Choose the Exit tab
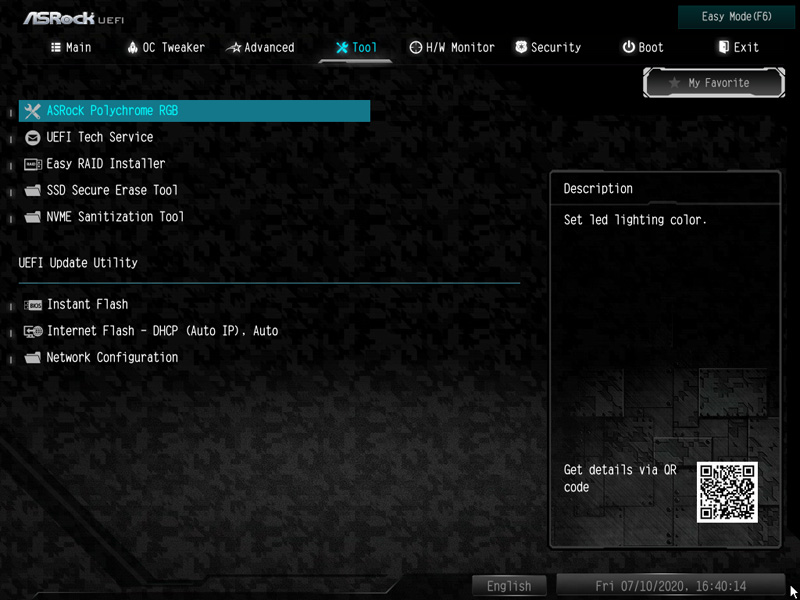 (x=738, y=47)
